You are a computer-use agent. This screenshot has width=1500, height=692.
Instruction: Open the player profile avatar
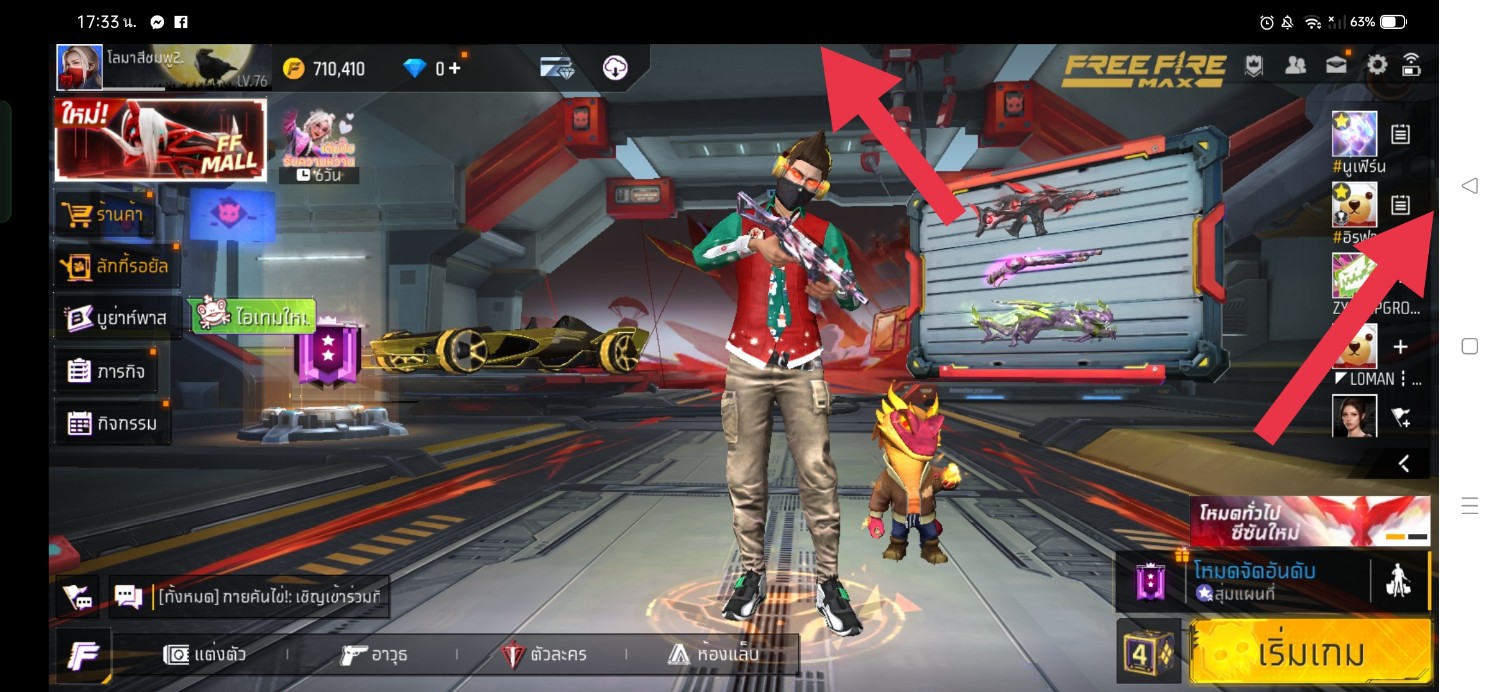coord(80,68)
